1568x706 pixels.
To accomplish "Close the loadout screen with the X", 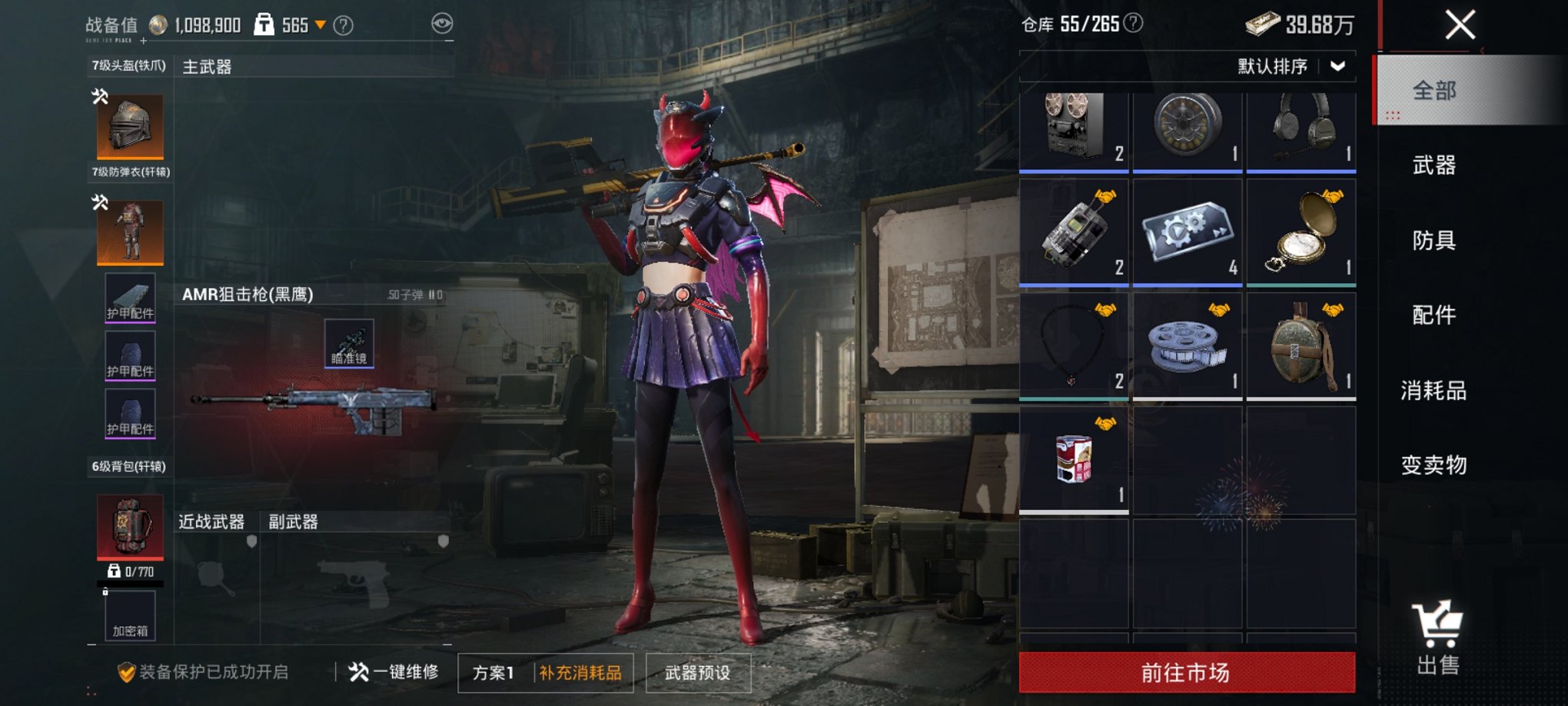I will tap(1460, 25).
